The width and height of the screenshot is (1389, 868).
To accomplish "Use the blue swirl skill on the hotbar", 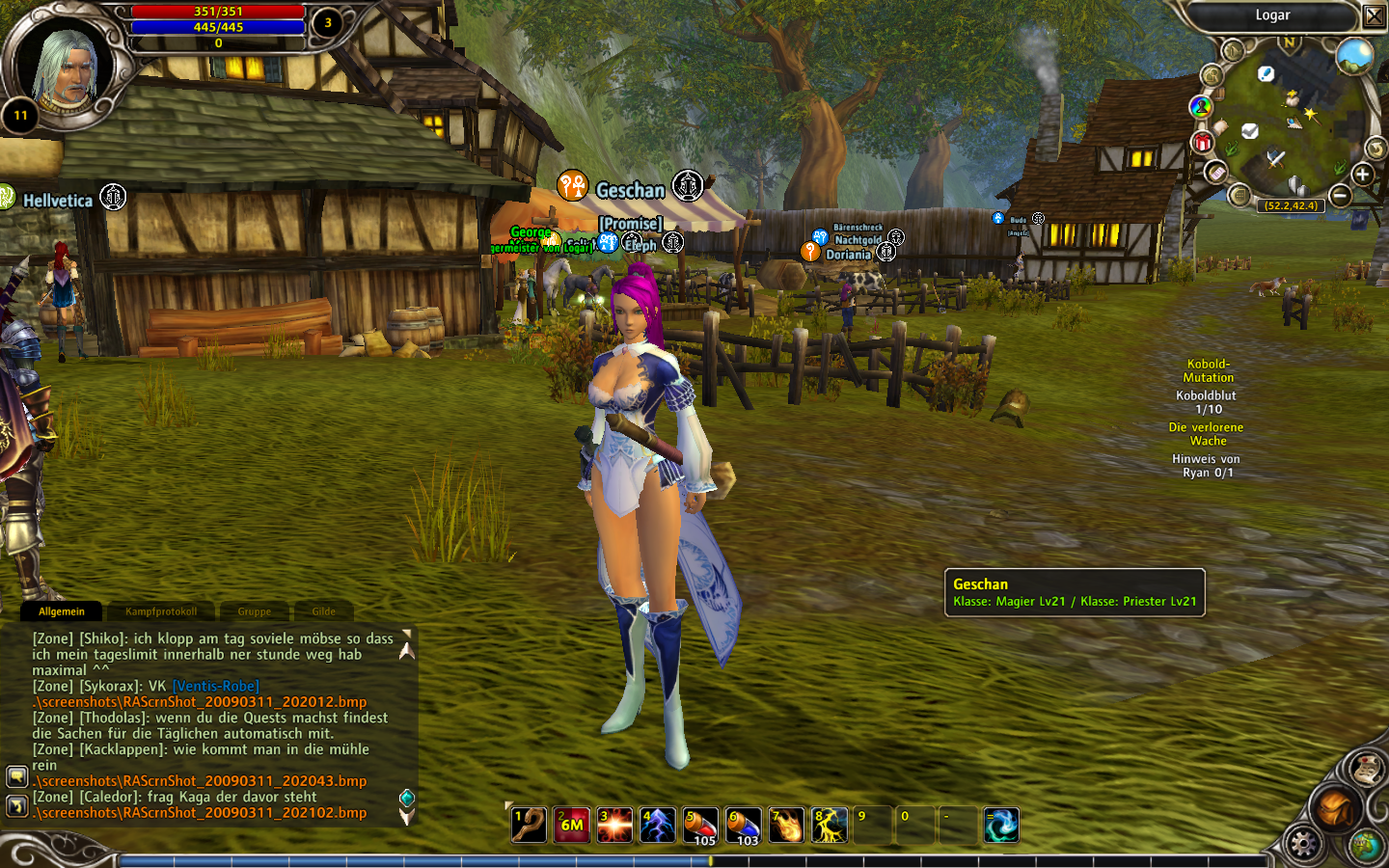I will pyautogui.click(x=1000, y=826).
